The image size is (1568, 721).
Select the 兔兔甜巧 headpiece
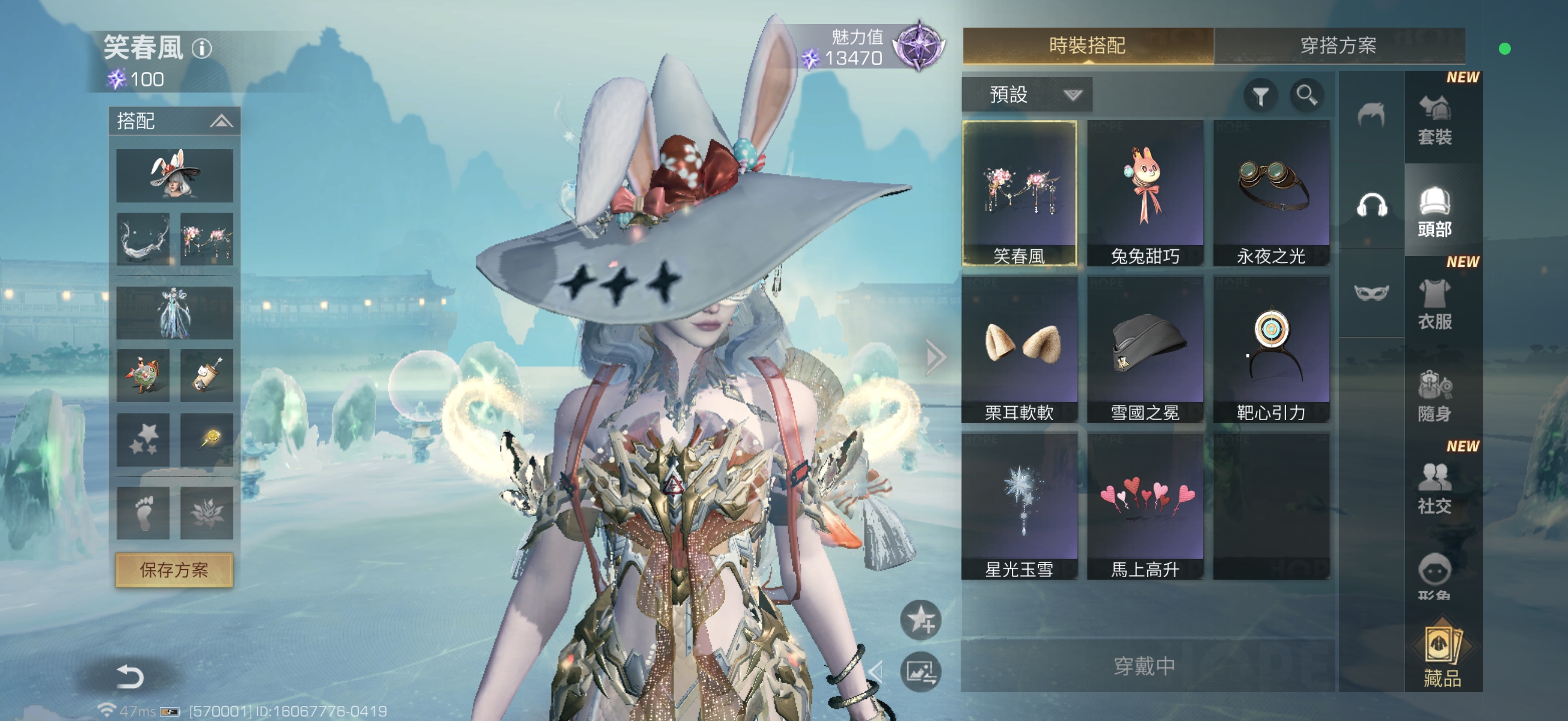(1144, 193)
